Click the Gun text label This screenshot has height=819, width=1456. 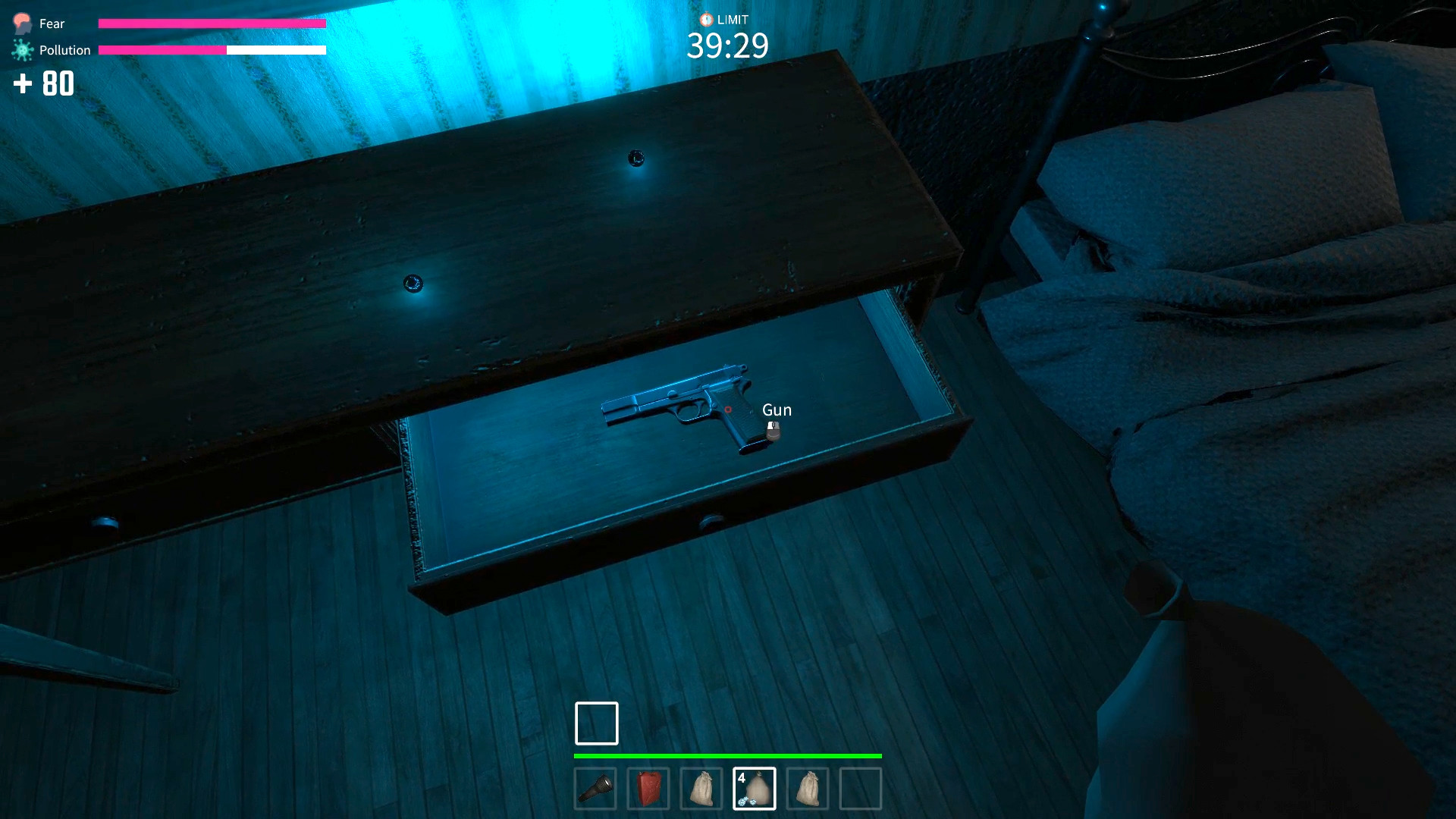coord(776,409)
